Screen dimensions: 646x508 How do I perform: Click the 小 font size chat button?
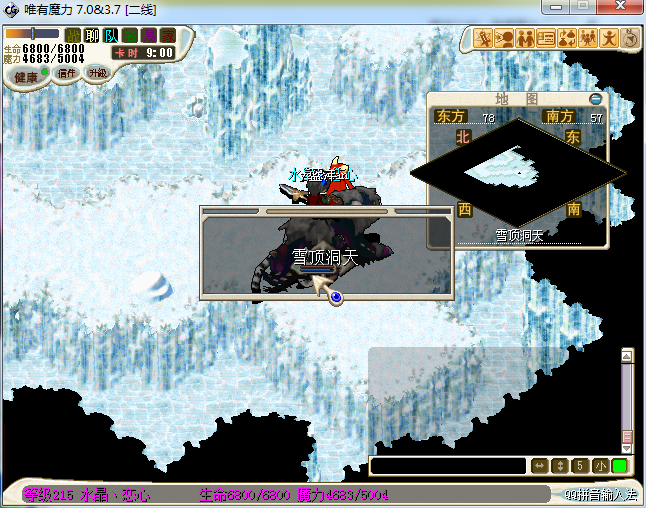[x=599, y=466]
